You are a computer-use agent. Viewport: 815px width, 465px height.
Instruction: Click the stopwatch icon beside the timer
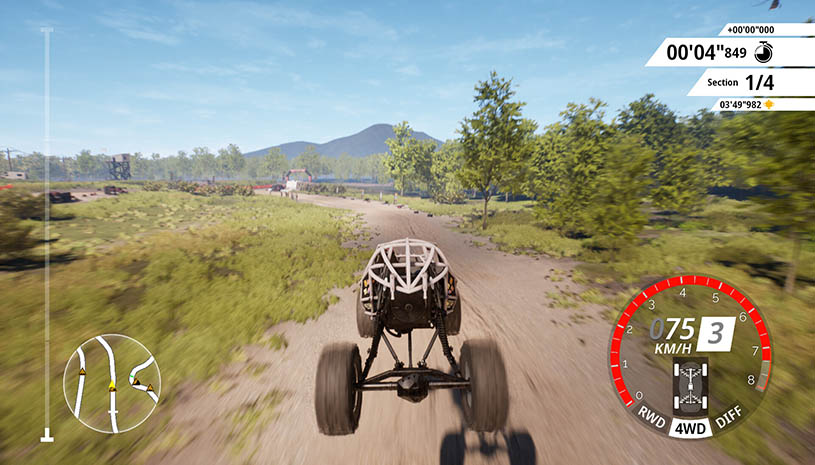coord(762,52)
